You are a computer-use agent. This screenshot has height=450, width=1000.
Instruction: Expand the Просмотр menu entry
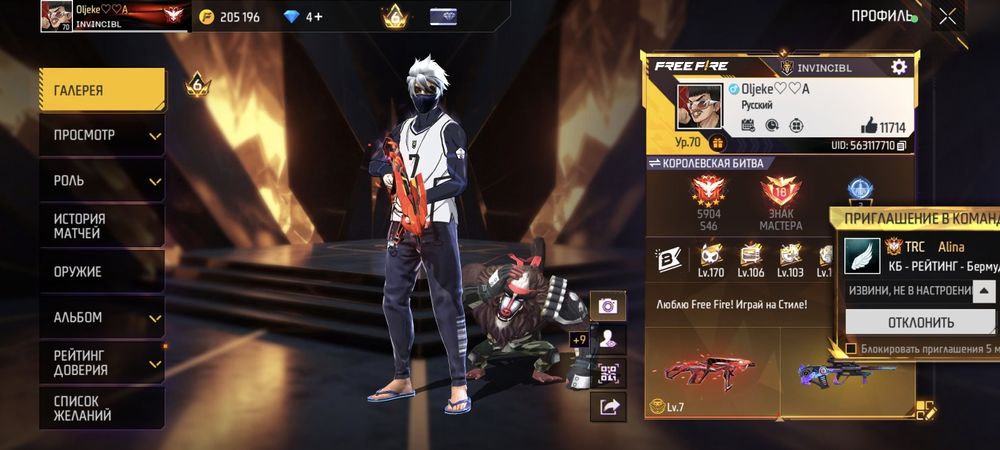click(102, 135)
